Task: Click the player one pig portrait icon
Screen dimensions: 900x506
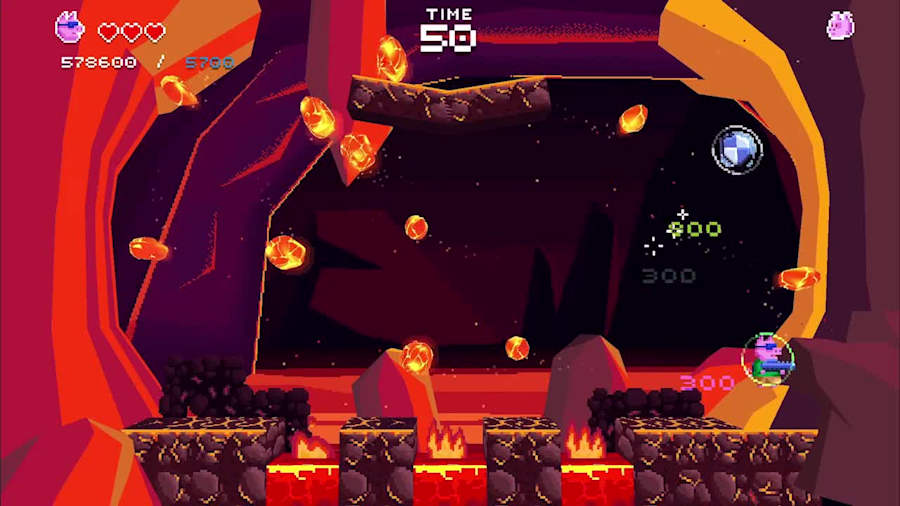Action: click(69, 27)
